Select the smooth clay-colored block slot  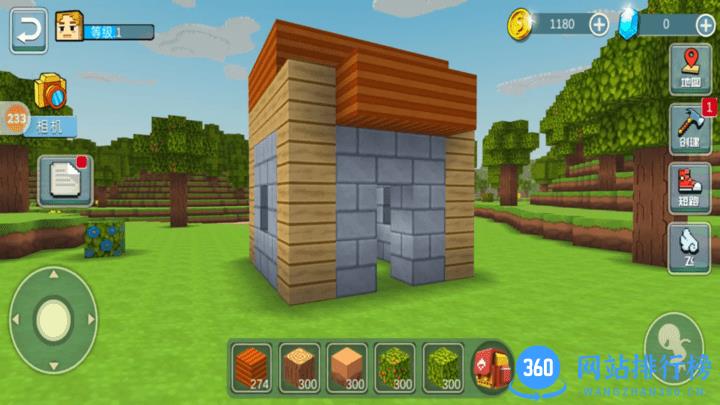pyautogui.click(x=347, y=368)
